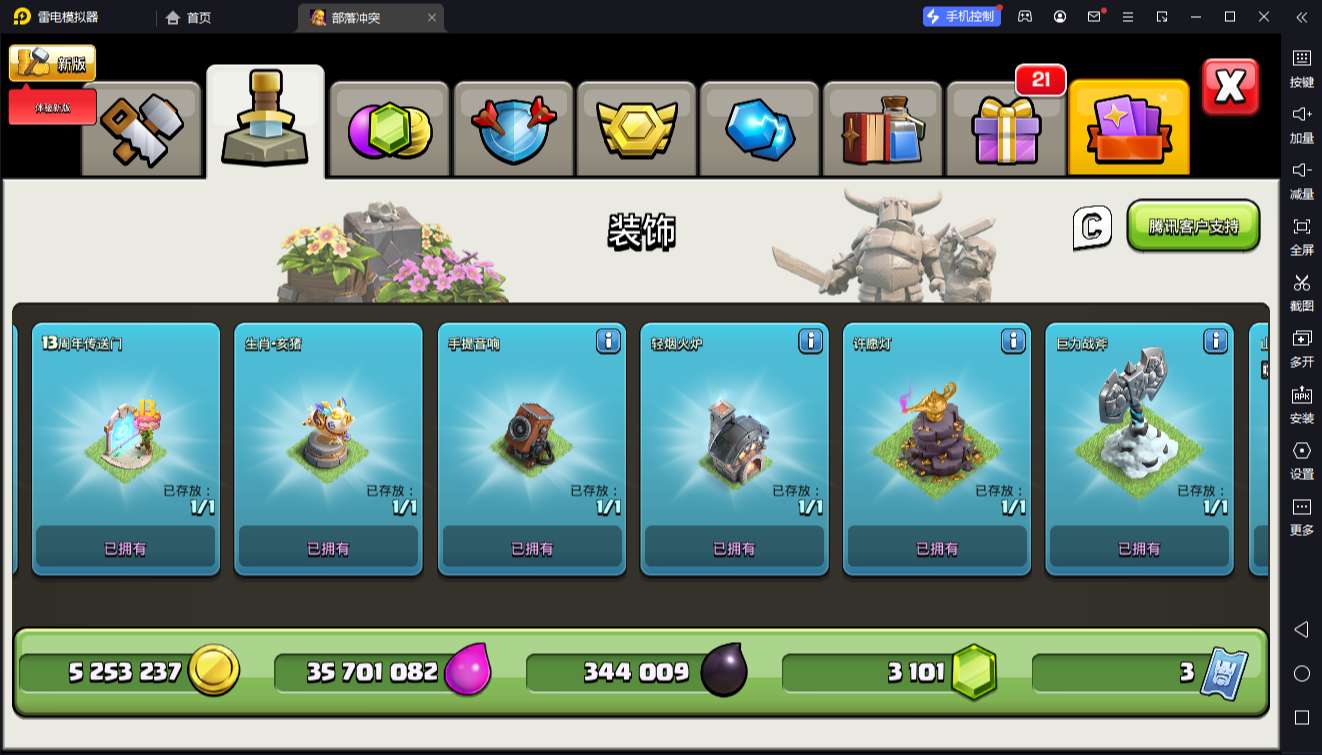Select the golden badge shop tab
Screen dimensions: 1322x755
(x=637, y=130)
